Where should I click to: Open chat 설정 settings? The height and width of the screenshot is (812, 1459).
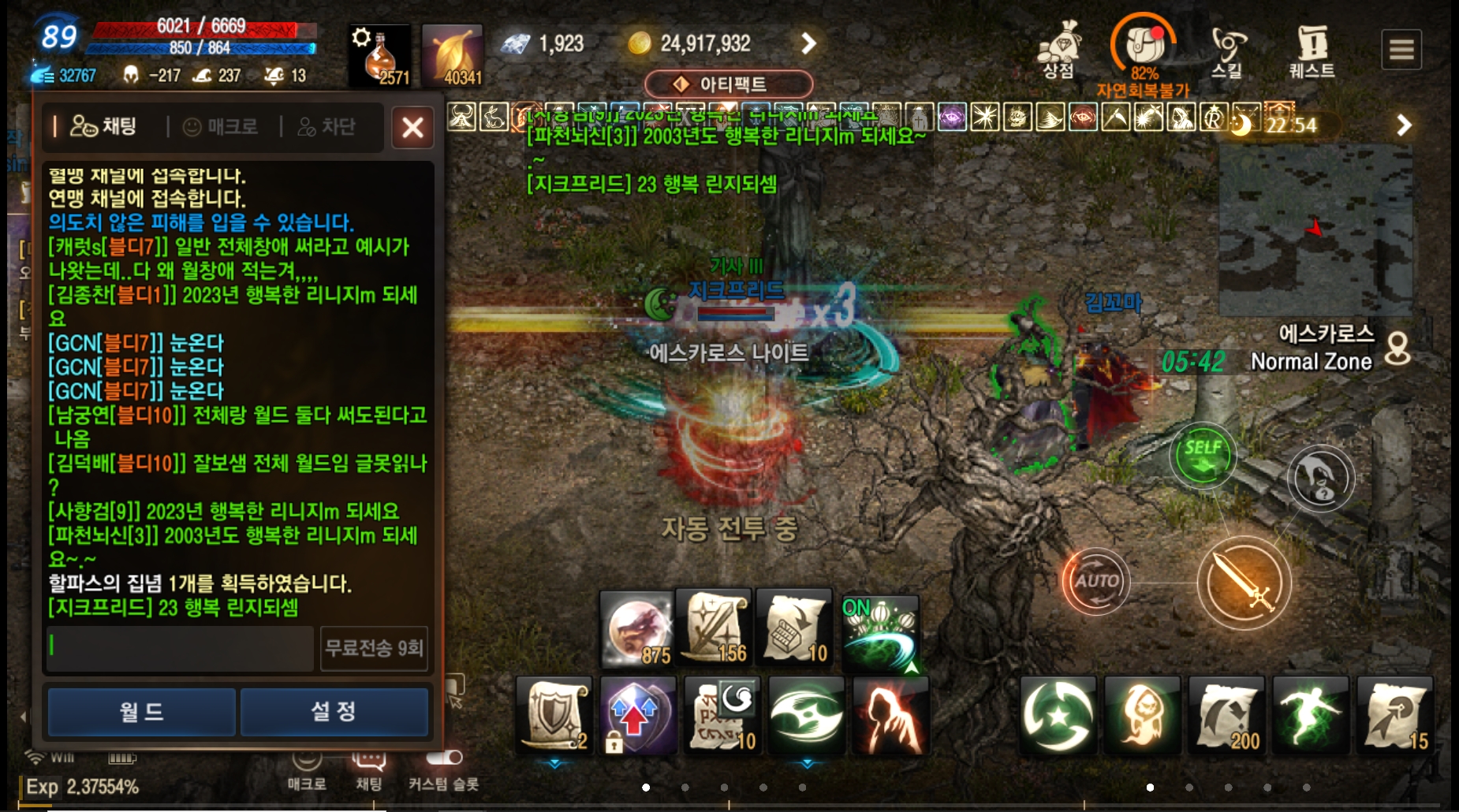pyautogui.click(x=334, y=712)
